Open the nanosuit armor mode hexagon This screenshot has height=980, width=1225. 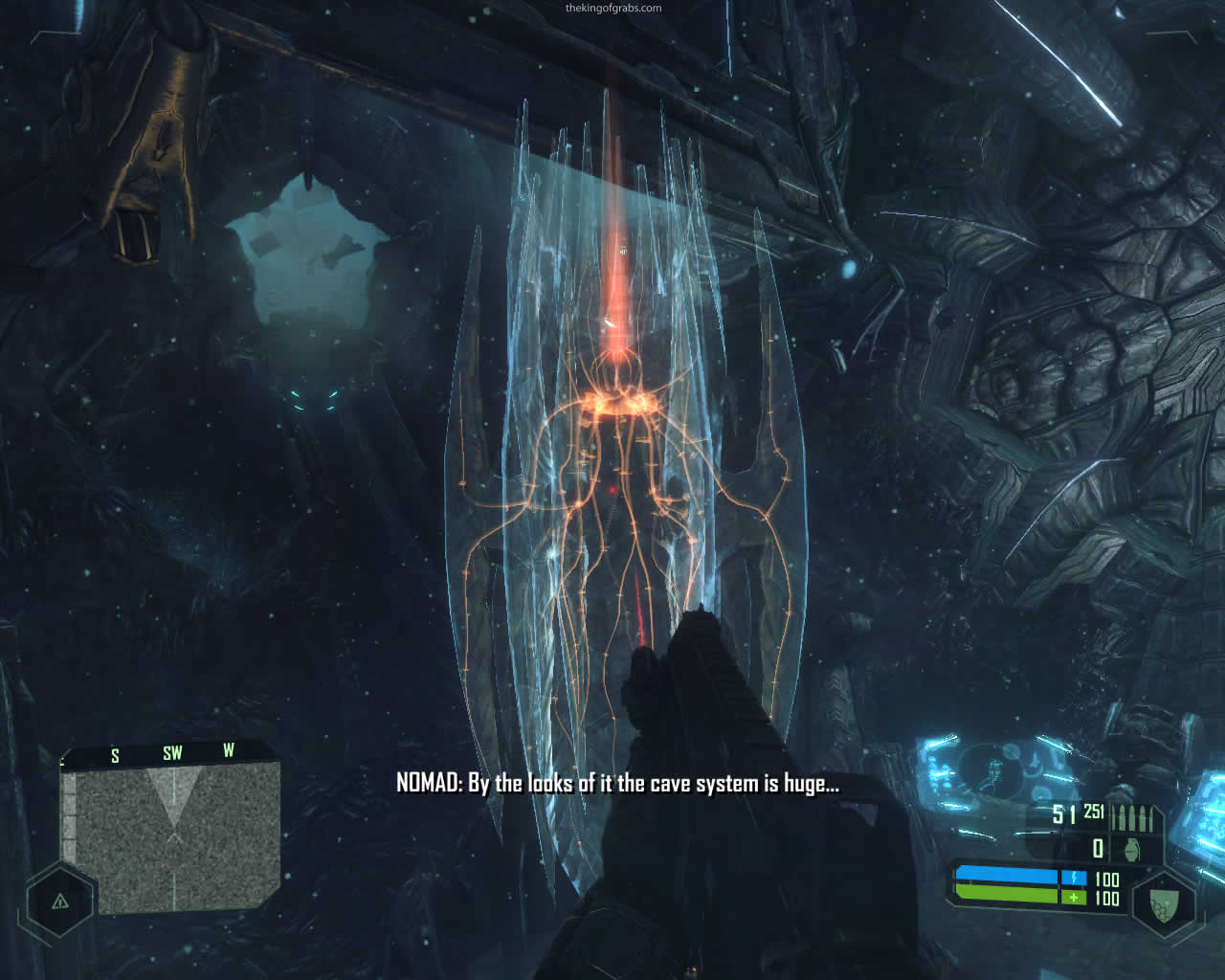(1165, 903)
